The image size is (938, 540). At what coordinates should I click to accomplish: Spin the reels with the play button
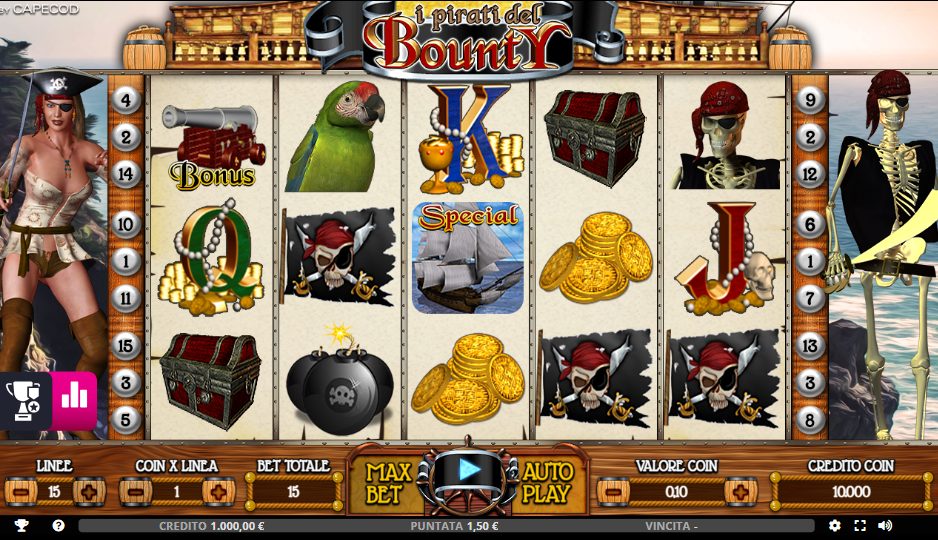coord(469,469)
